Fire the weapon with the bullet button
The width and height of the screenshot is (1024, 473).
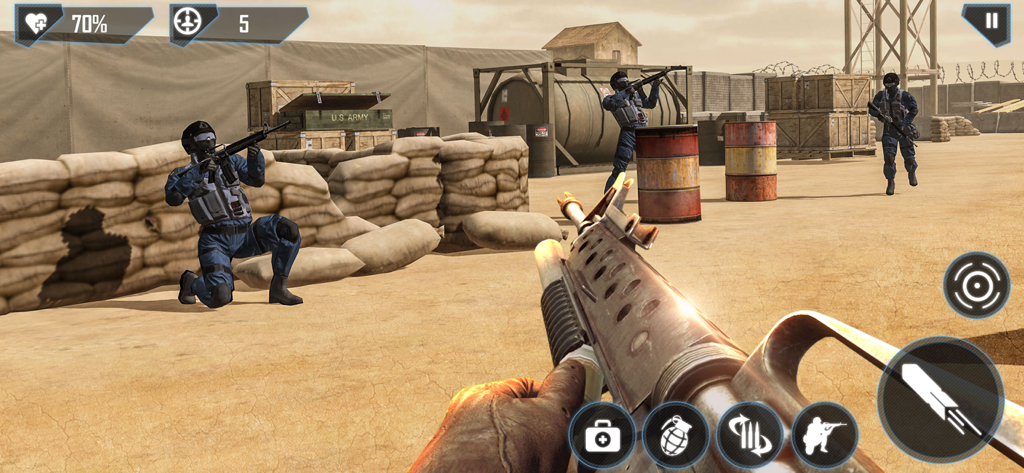coord(940,399)
